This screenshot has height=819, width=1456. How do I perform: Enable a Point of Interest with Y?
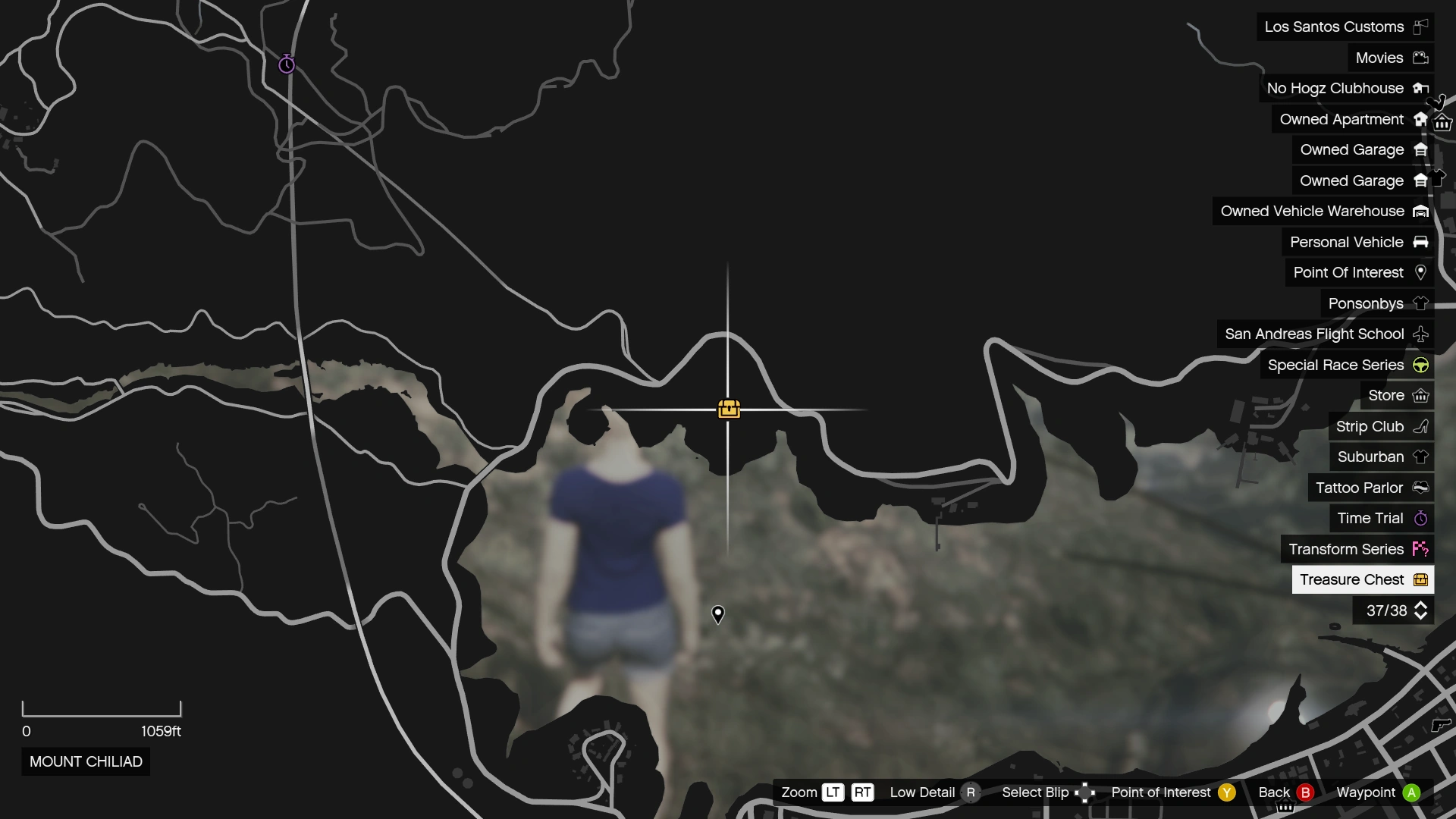click(1226, 792)
